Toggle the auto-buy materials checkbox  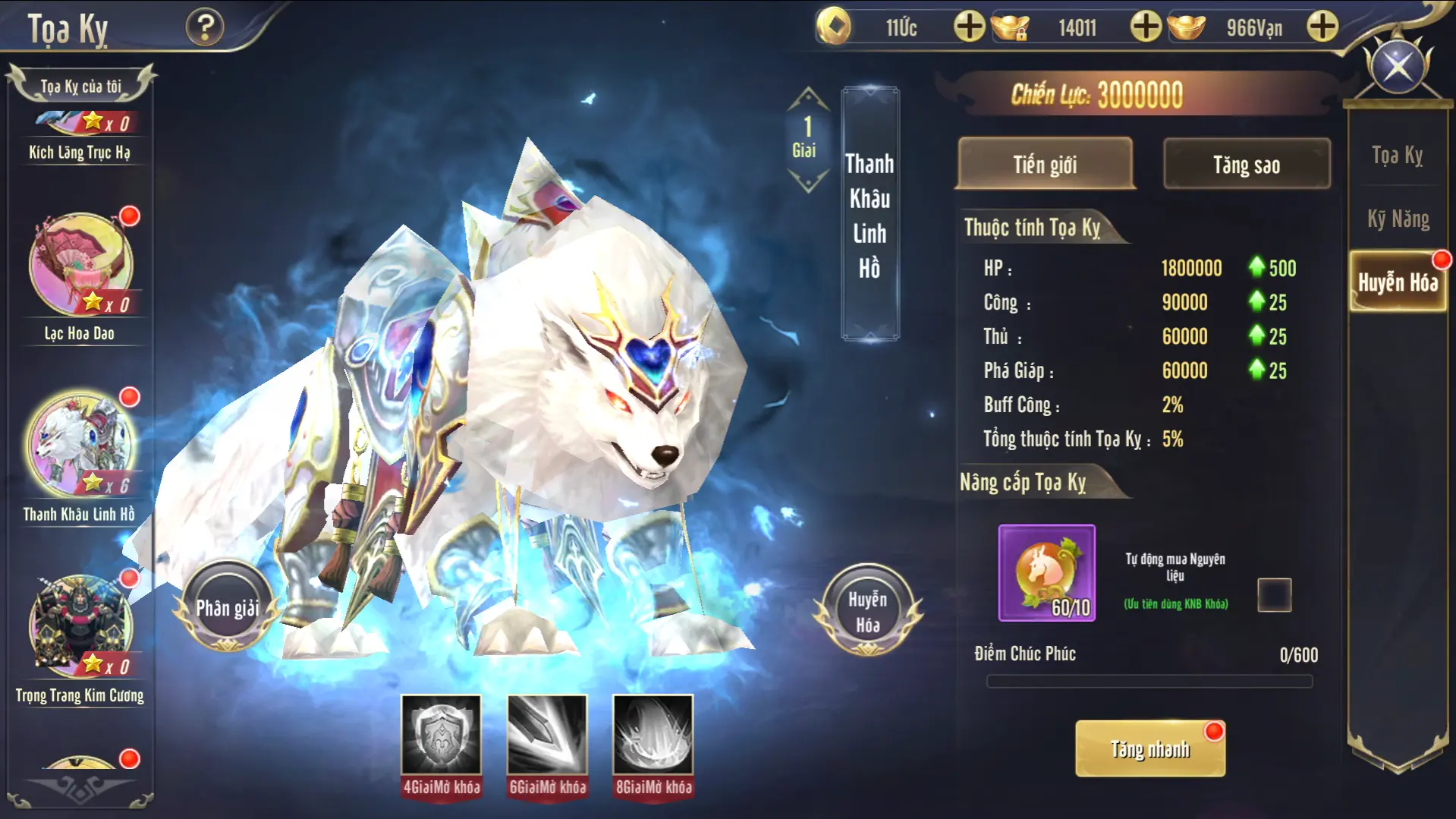(1274, 594)
